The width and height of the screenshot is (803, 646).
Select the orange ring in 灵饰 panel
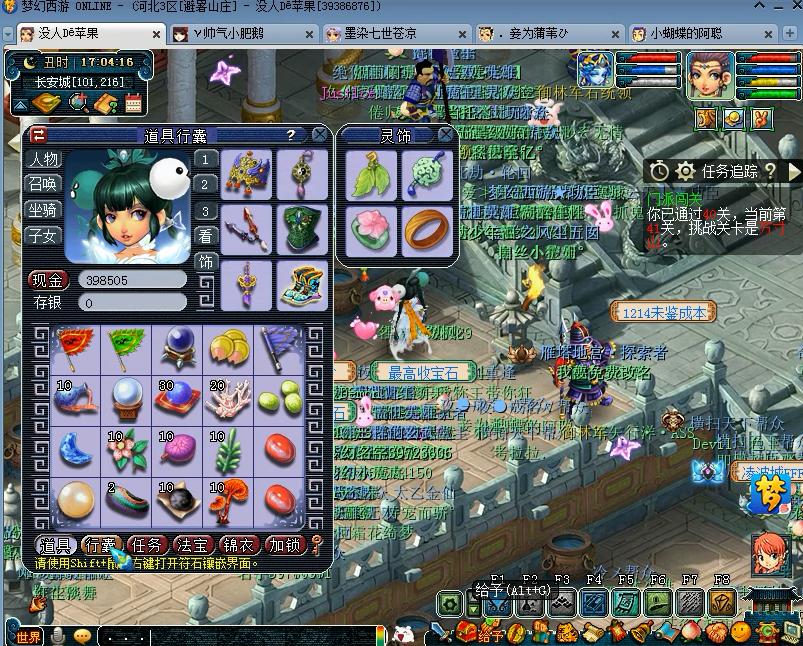[x=427, y=227]
